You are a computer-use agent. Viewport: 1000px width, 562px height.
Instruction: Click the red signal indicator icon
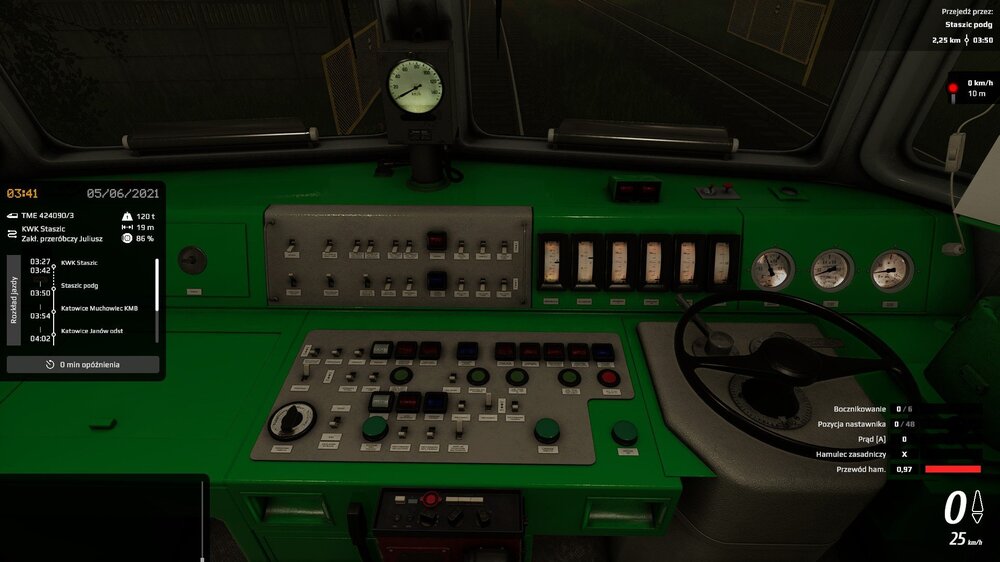pyautogui.click(x=953, y=88)
